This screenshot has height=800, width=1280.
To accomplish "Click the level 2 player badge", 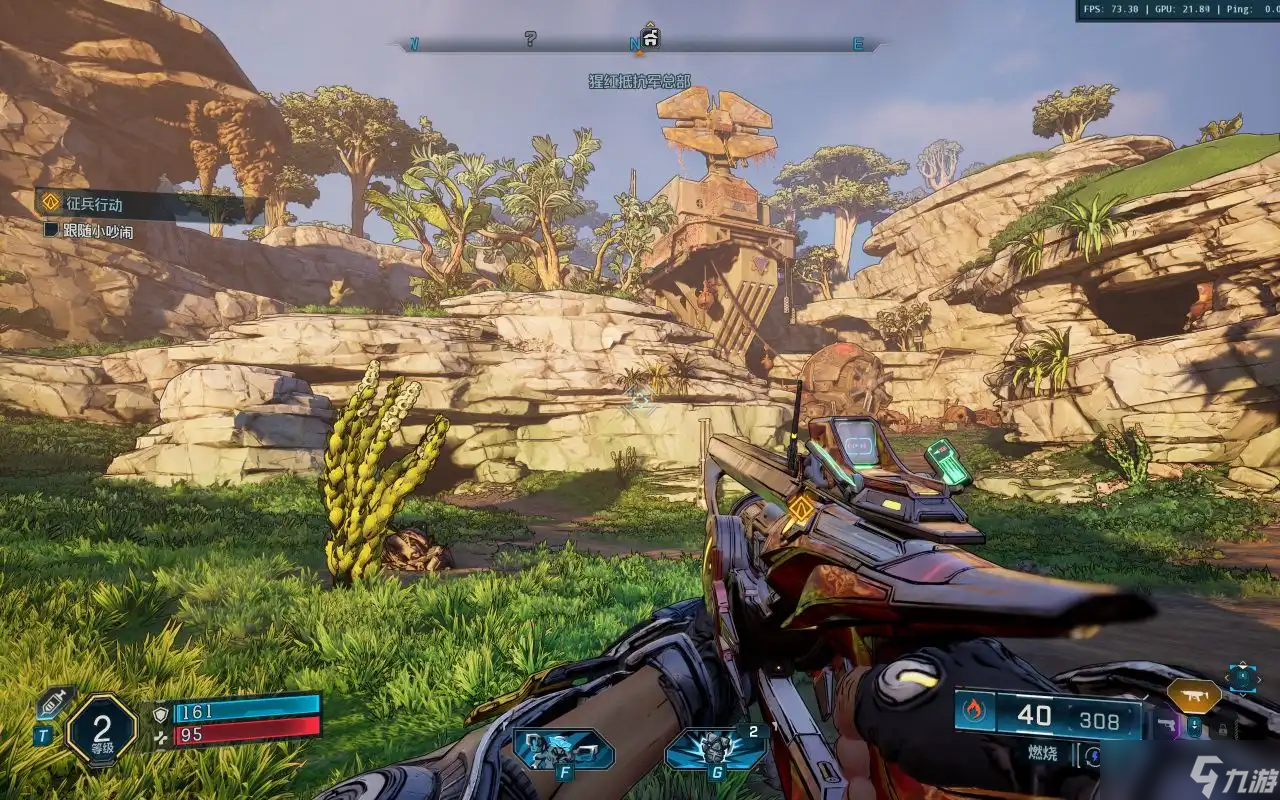I will (x=101, y=729).
